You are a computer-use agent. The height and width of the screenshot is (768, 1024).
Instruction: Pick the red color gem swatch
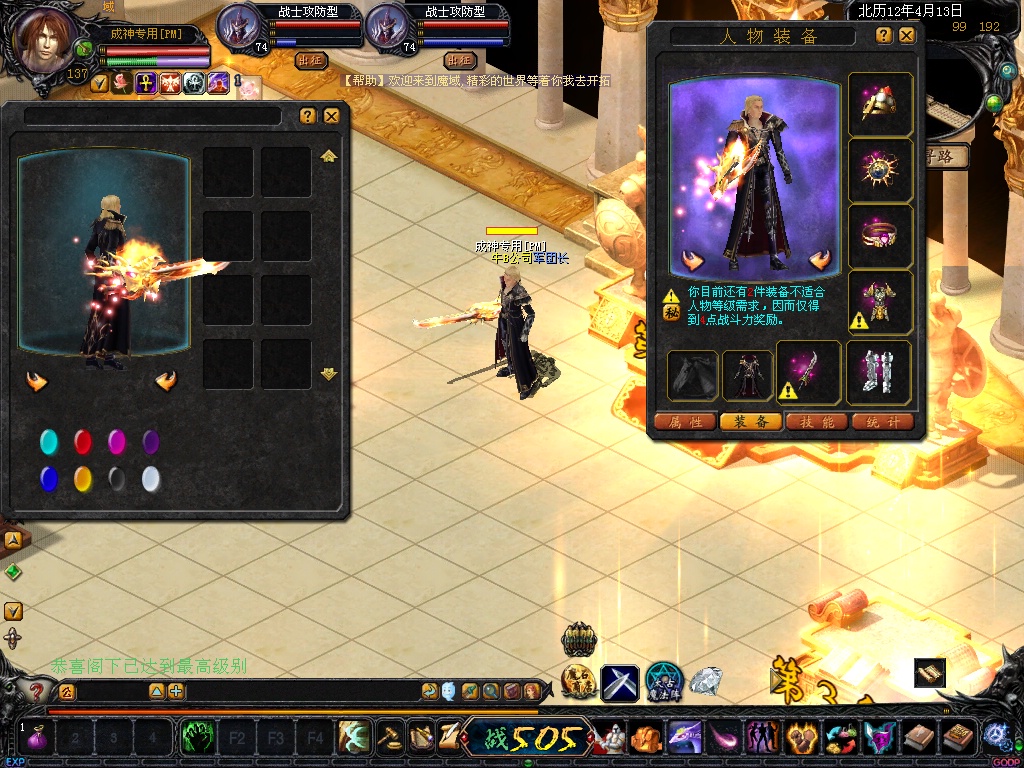(x=83, y=442)
